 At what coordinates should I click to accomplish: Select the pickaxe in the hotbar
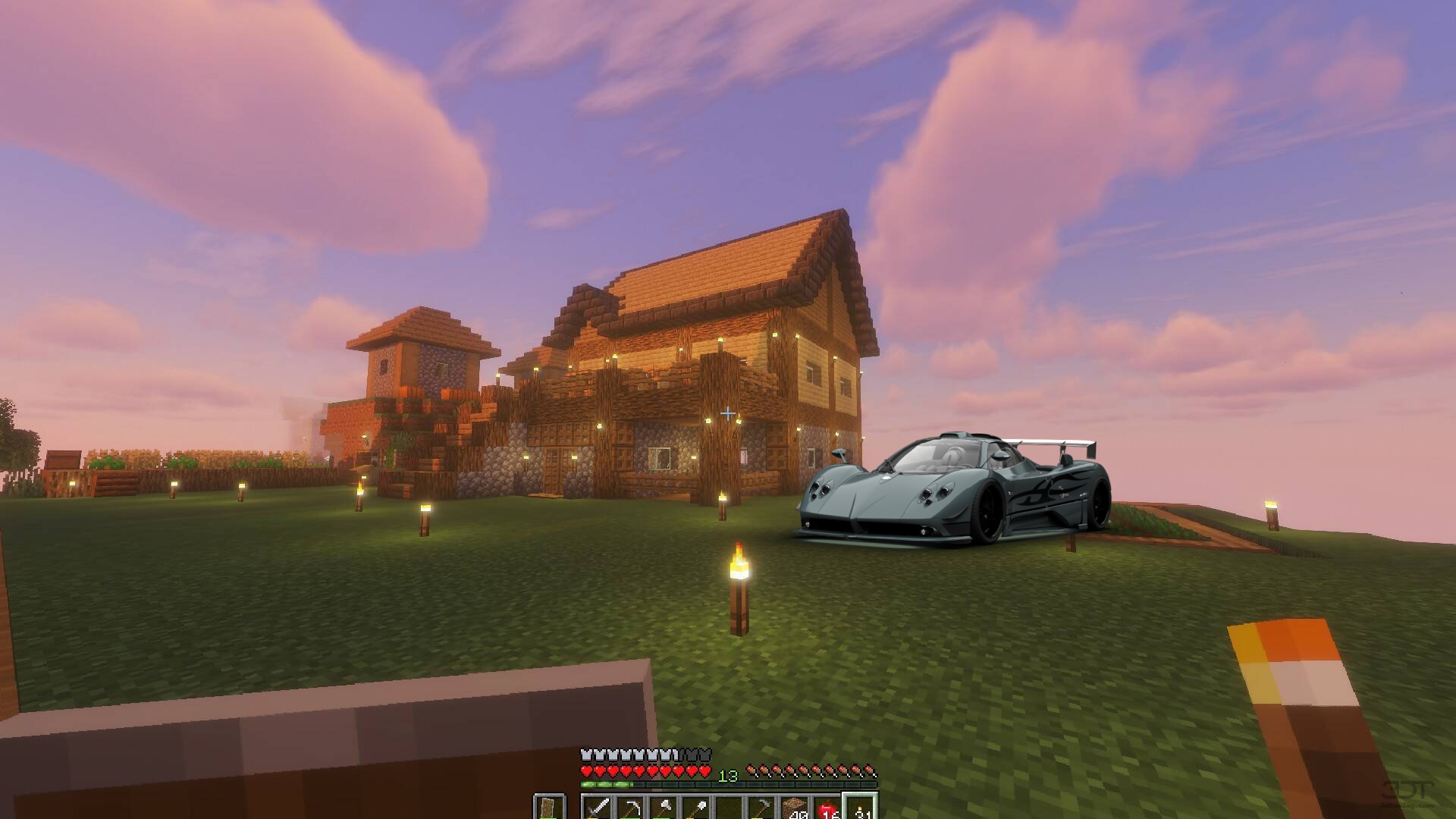pyautogui.click(x=630, y=807)
